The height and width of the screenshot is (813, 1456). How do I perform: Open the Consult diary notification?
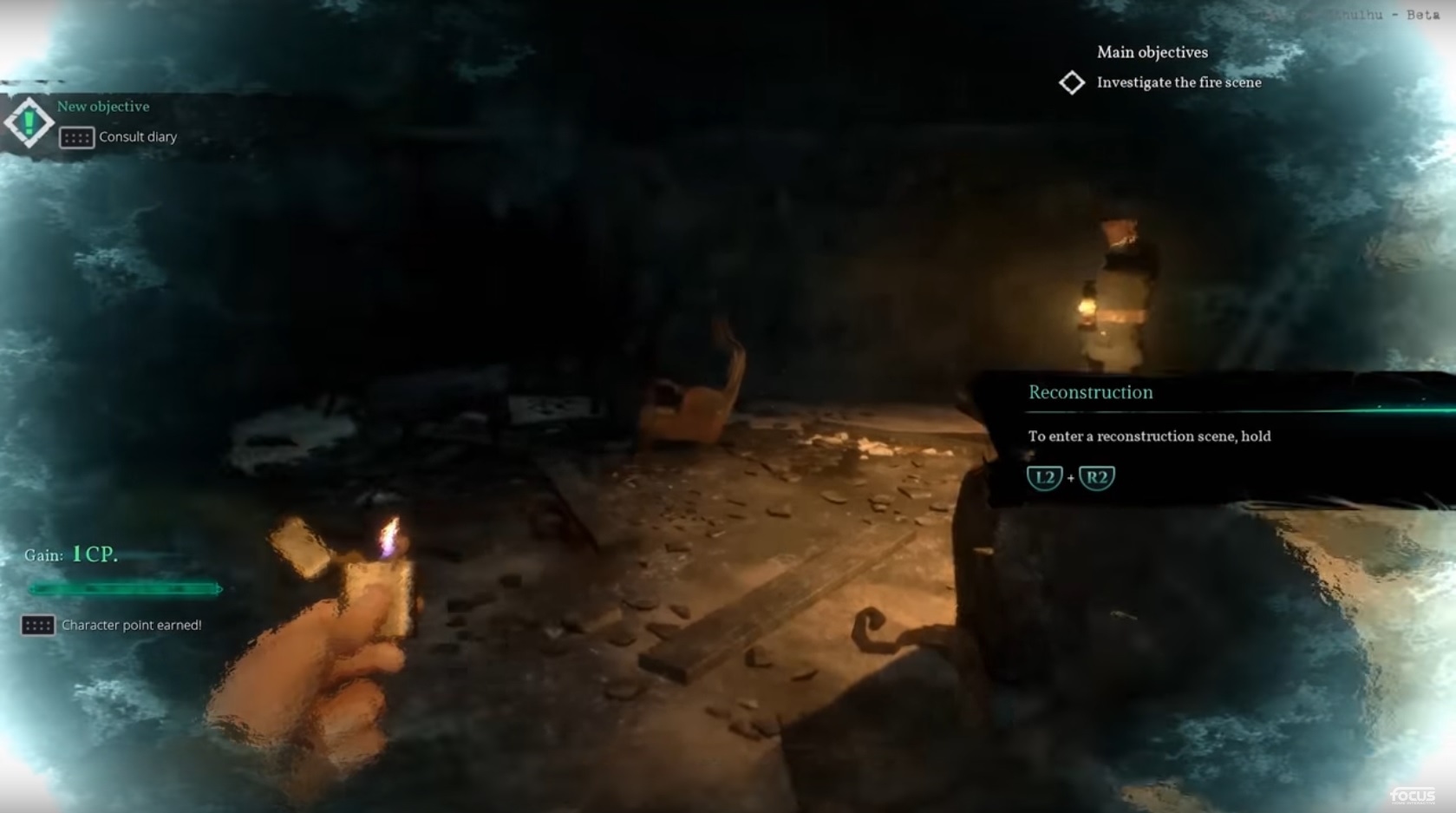coord(137,137)
